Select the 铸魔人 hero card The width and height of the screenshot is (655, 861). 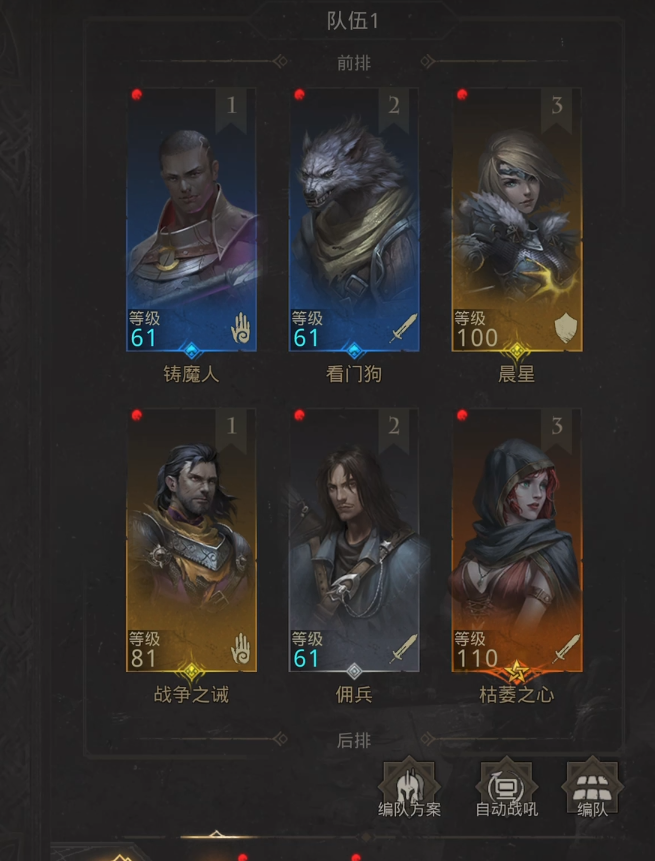pyautogui.click(x=191, y=220)
